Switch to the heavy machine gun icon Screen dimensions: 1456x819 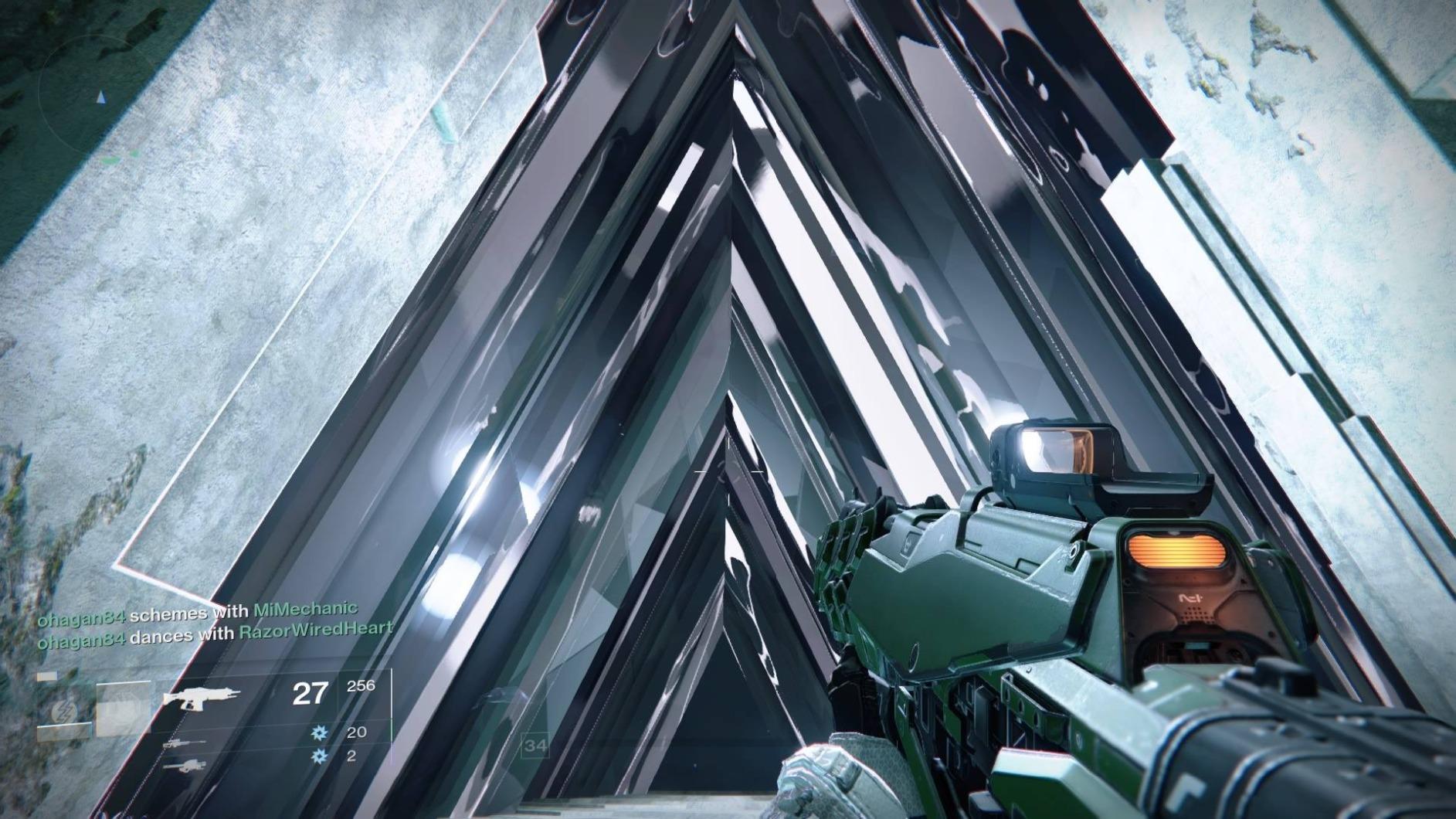click(x=184, y=766)
